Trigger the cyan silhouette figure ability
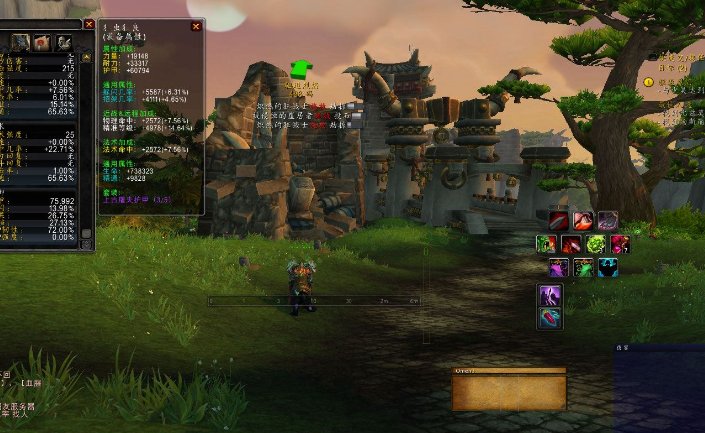The width and height of the screenshot is (705, 433). (607, 267)
